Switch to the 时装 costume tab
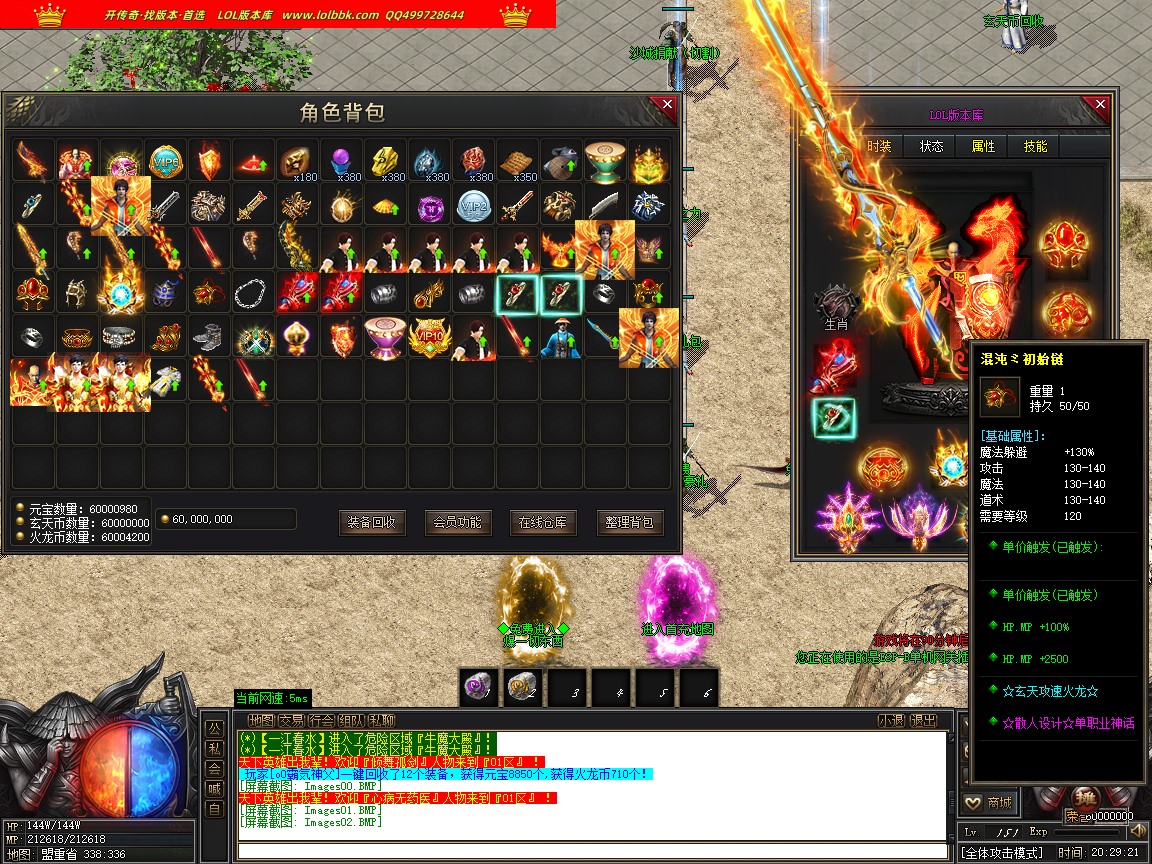The image size is (1152, 864). pos(879,146)
